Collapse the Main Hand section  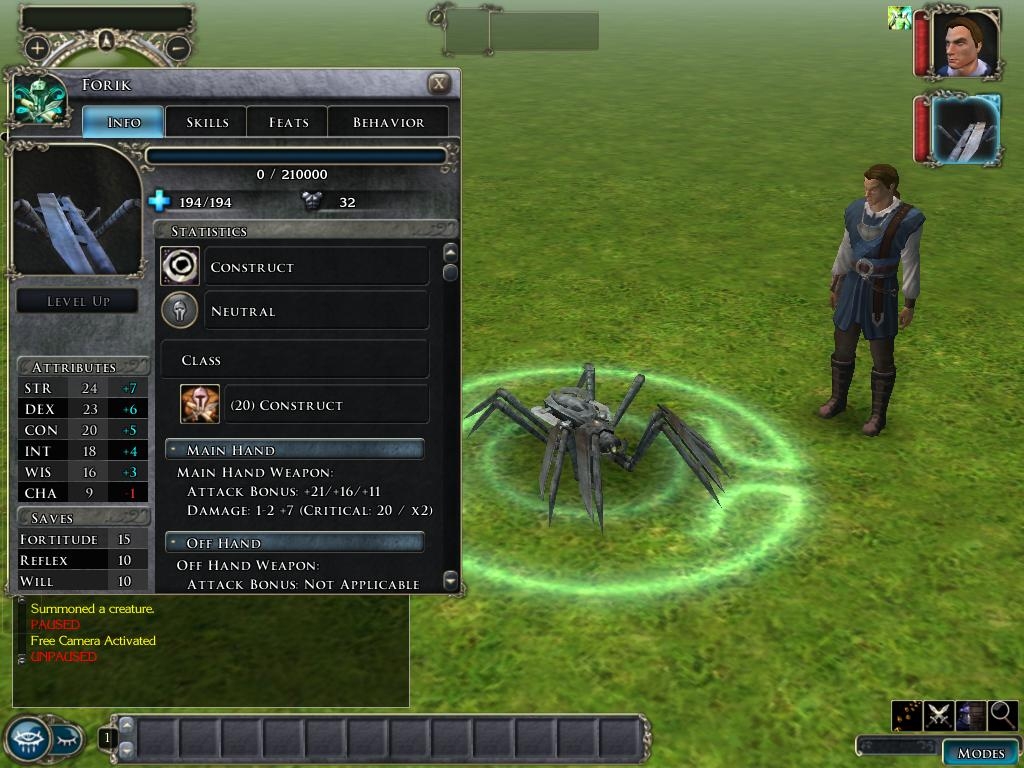coord(173,450)
